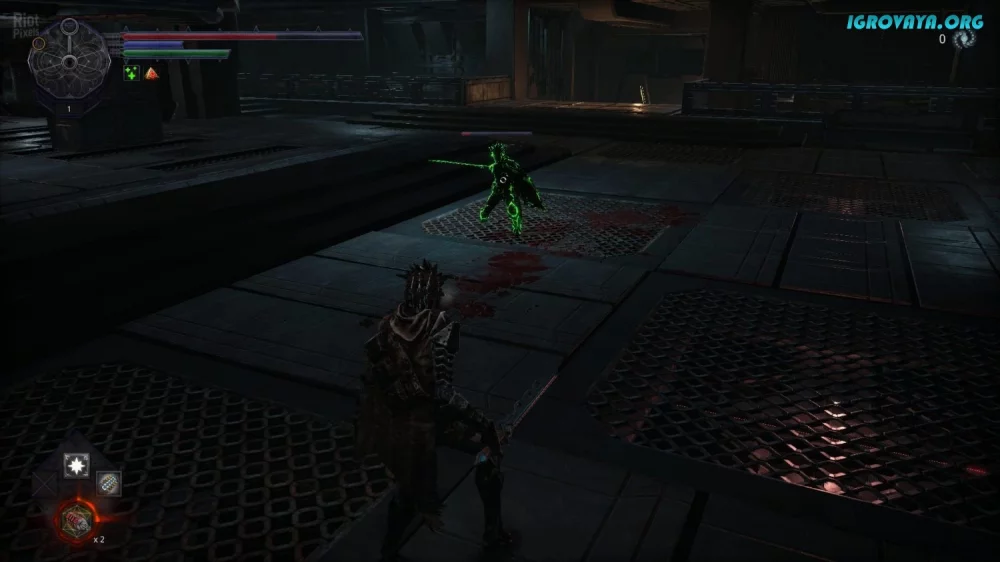
Task: Click the circular compass dial
Action: tap(68, 59)
